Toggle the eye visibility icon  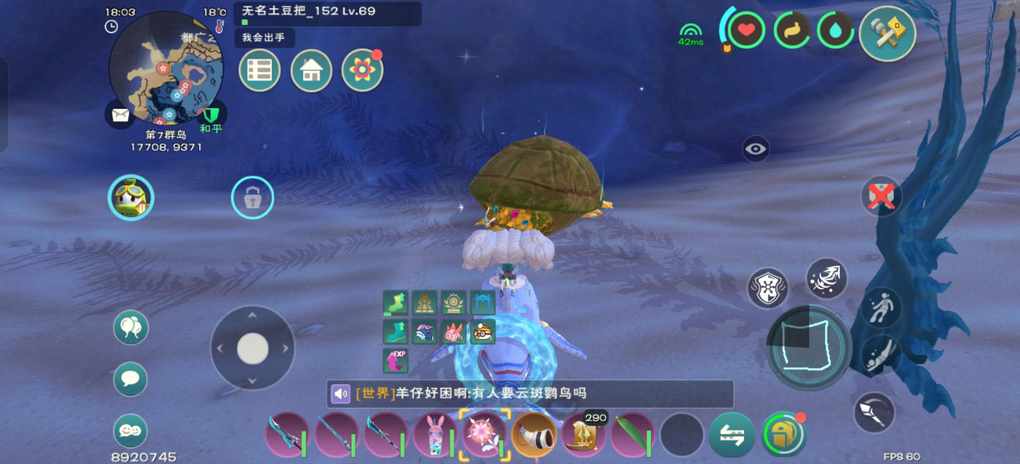pos(755,150)
